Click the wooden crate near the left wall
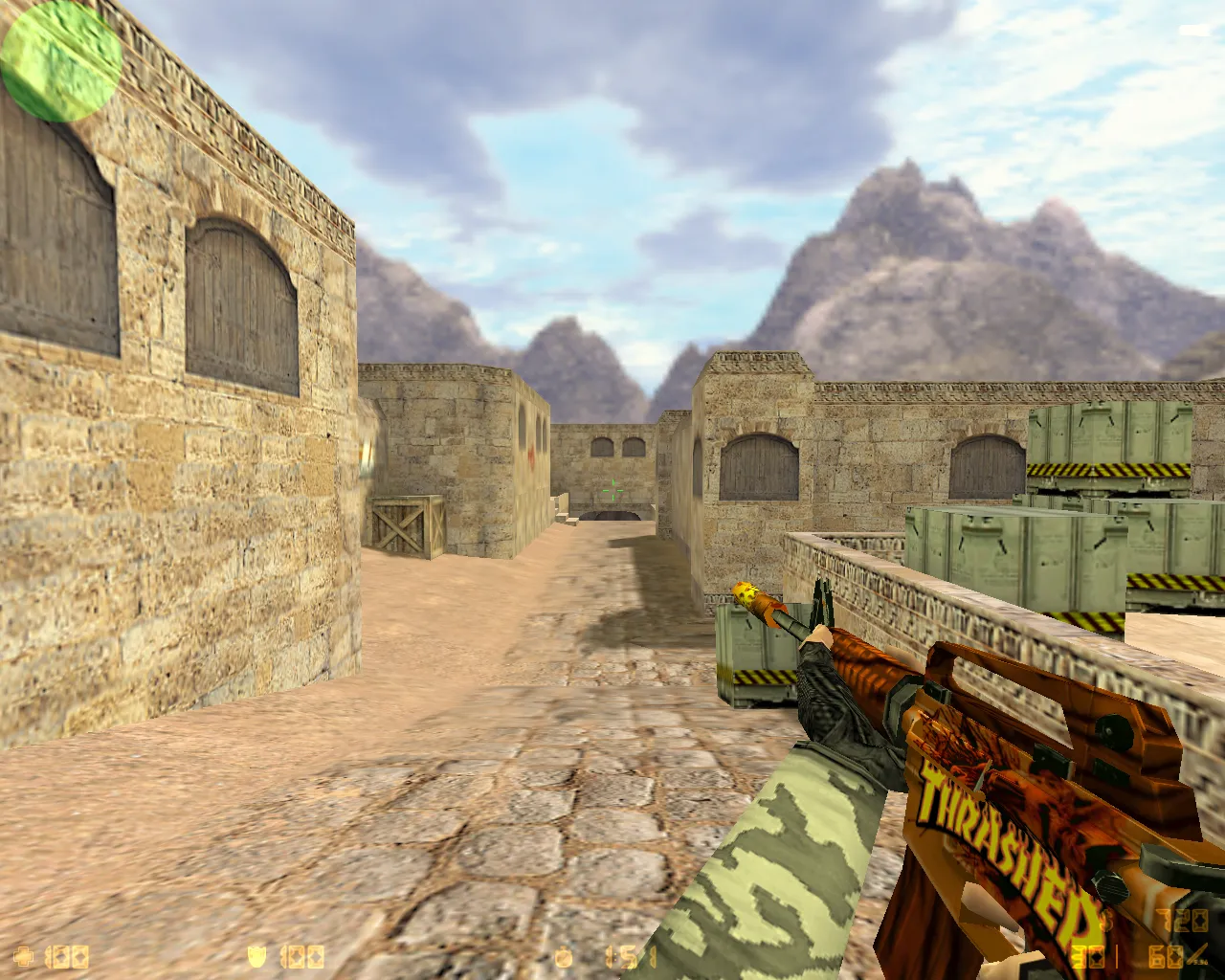1225x980 pixels. click(407, 526)
